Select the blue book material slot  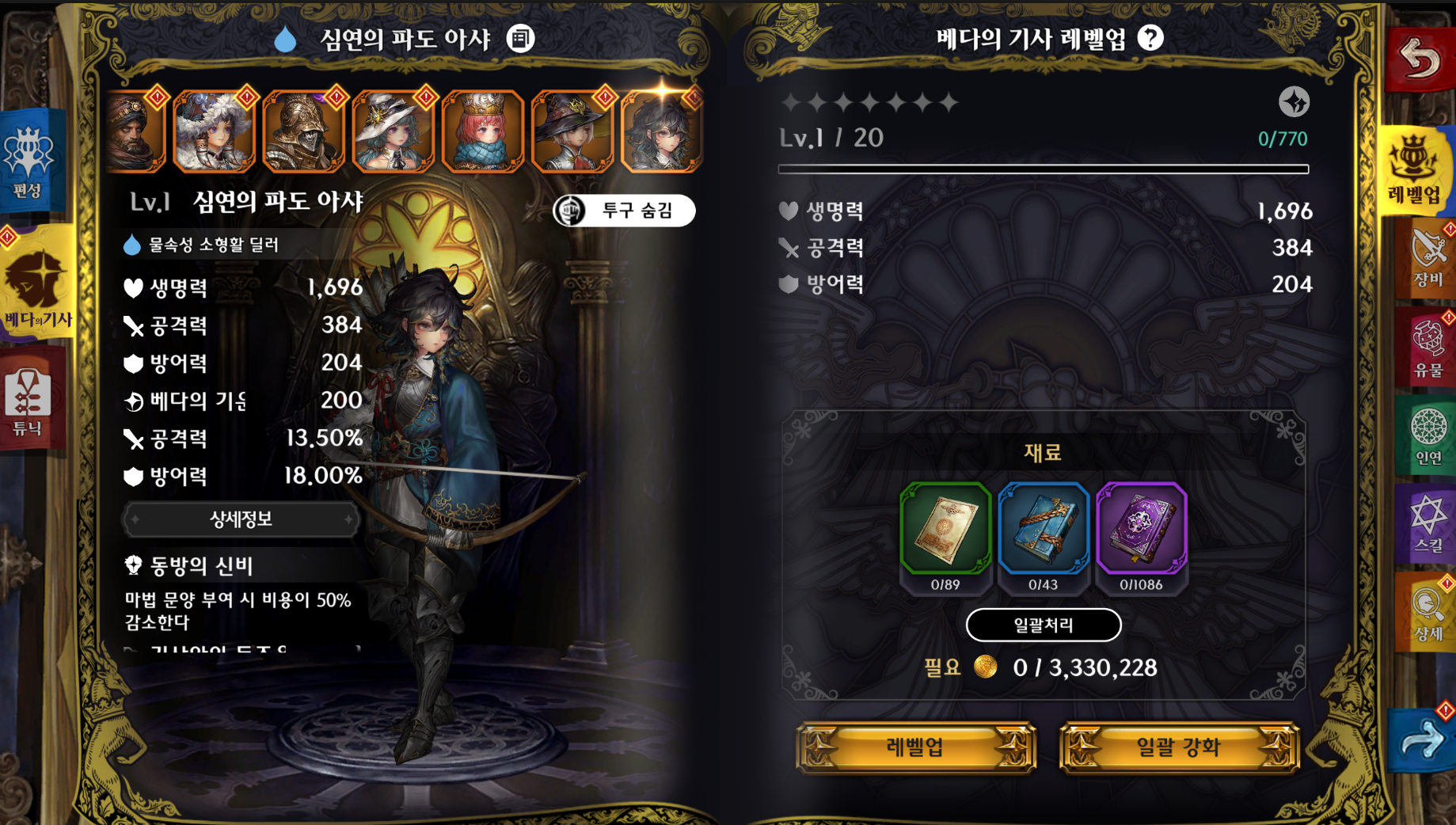pyautogui.click(x=1043, y=529)
